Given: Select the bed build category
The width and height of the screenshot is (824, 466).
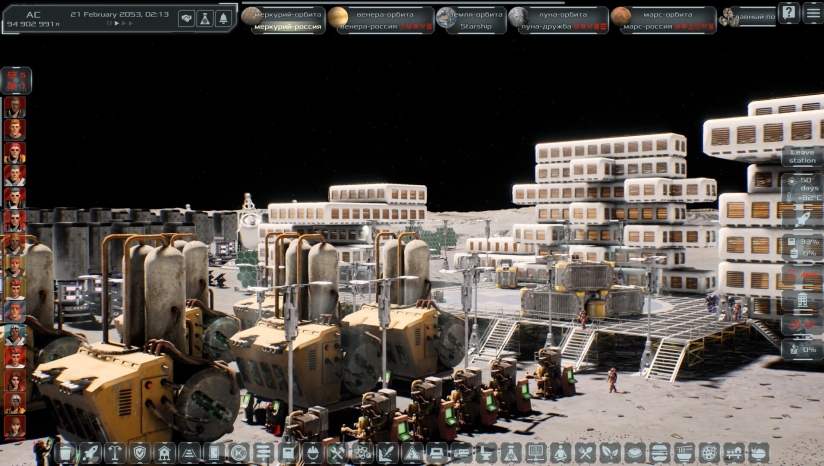Looking at the screenshot, I should 437,453.
